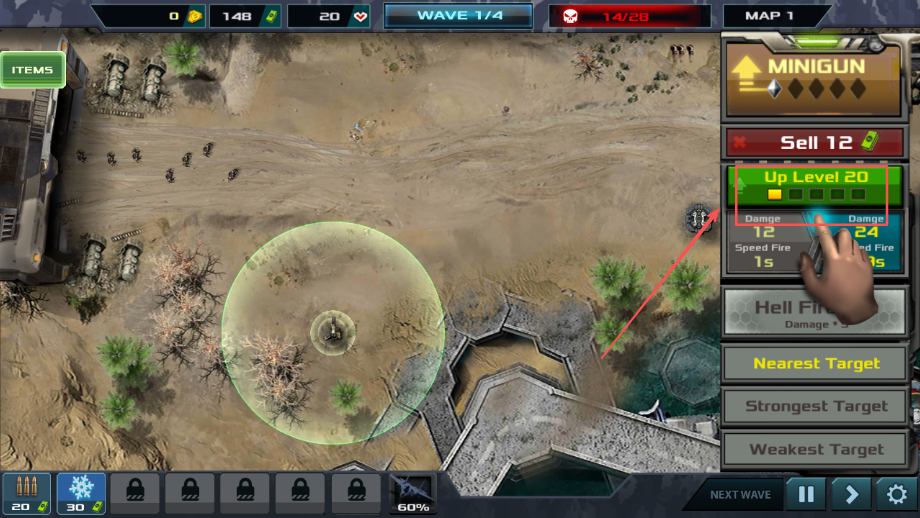920x518 pixels.
Task: Choose Nearest Target mode
Action: [x=816, y=363]
